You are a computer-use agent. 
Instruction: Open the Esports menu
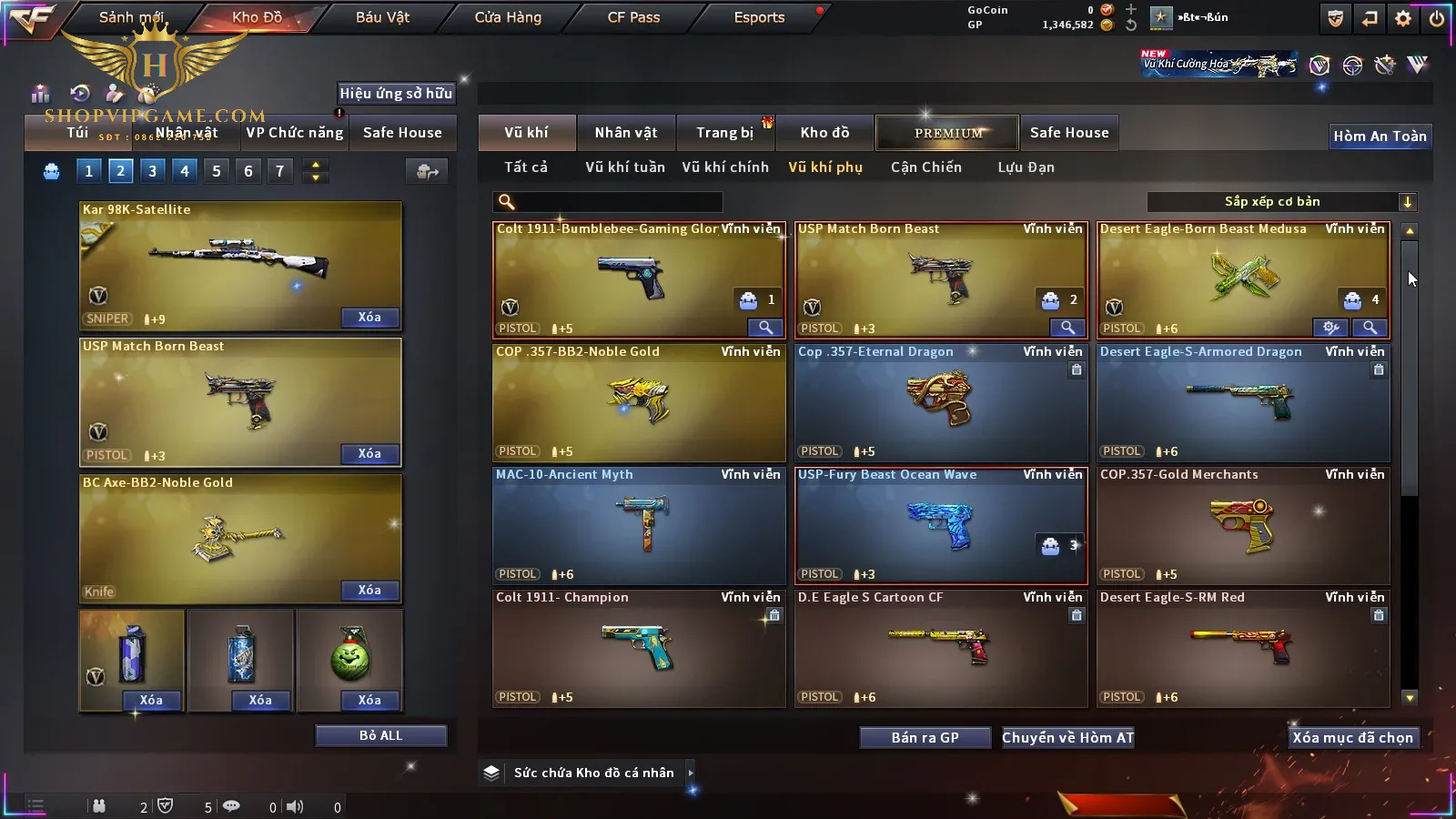(759, 17)
